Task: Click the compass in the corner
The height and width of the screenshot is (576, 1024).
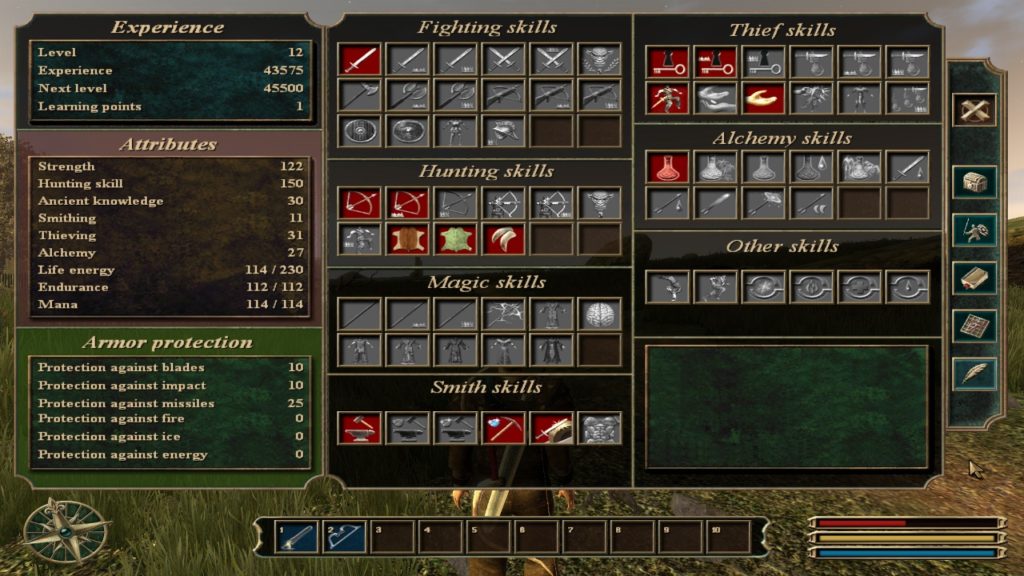Action: [67, 530]
